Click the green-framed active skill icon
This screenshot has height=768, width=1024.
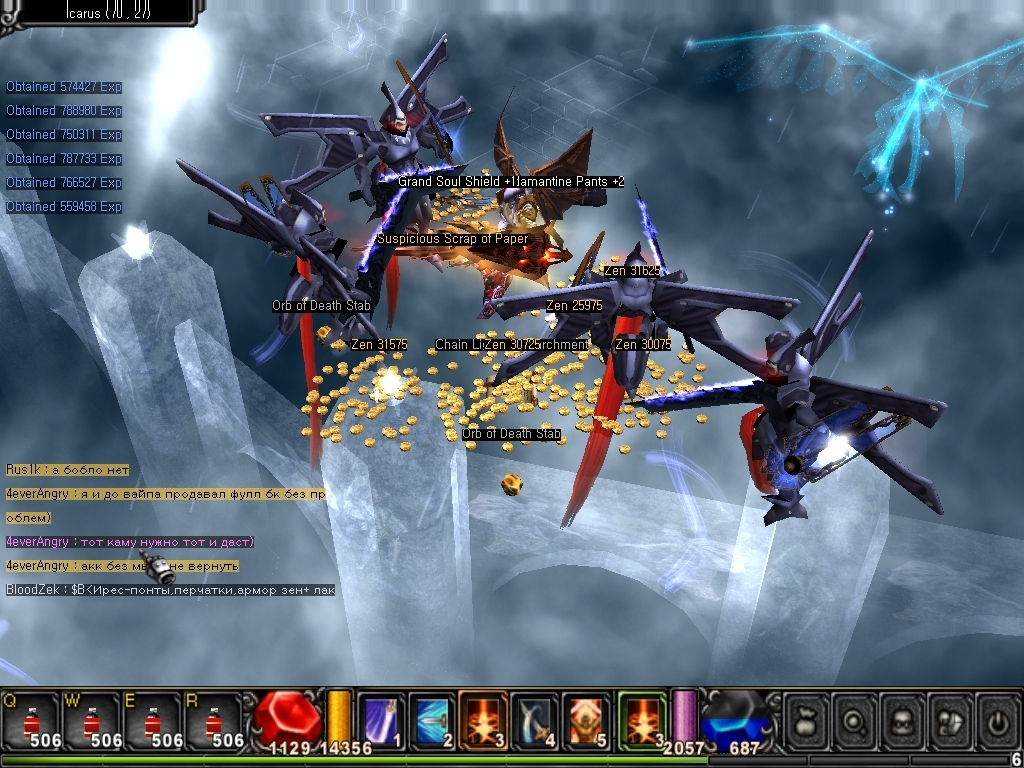[641, 719]
